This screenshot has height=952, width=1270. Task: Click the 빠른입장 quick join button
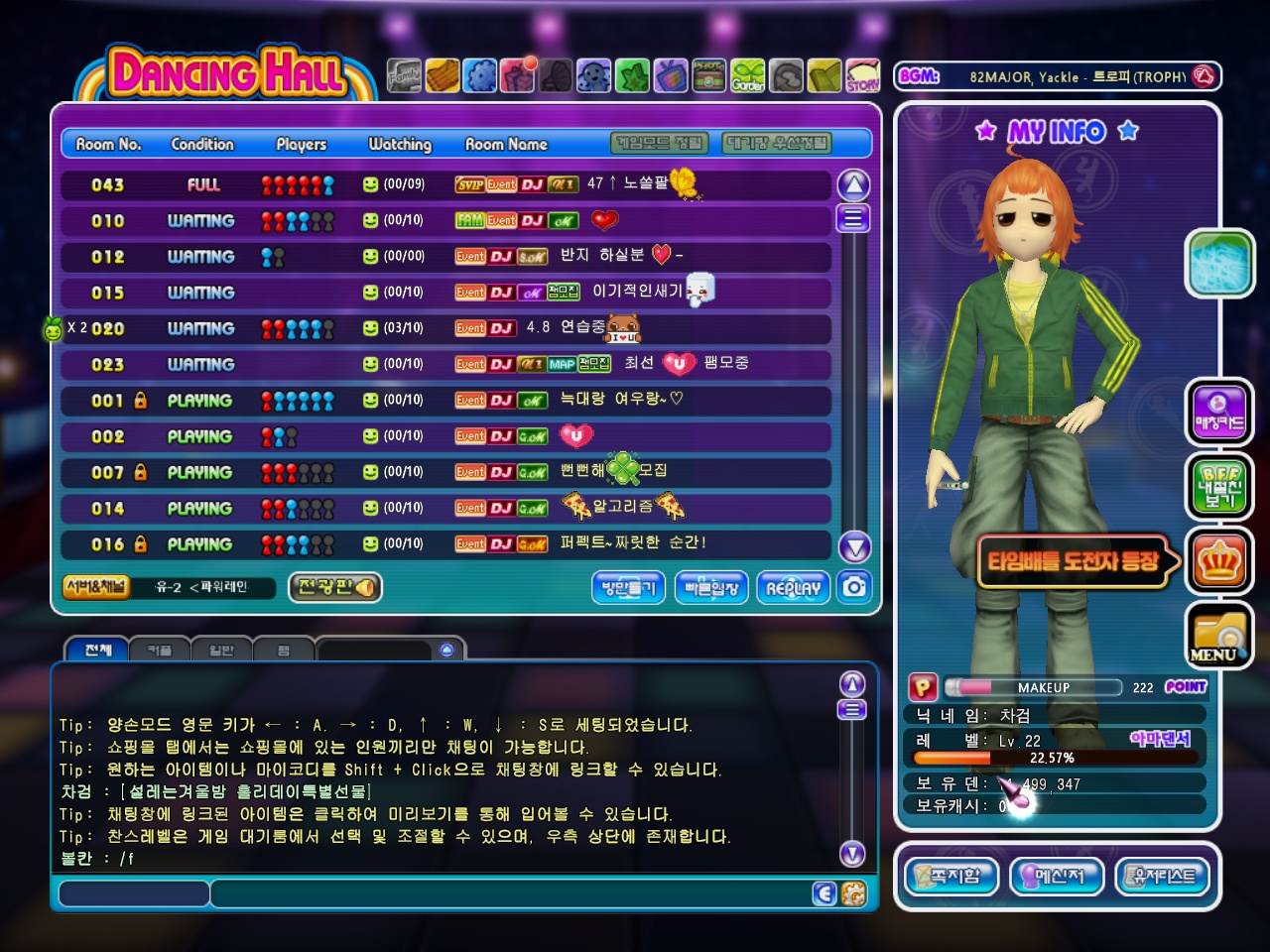click(711, 588)
